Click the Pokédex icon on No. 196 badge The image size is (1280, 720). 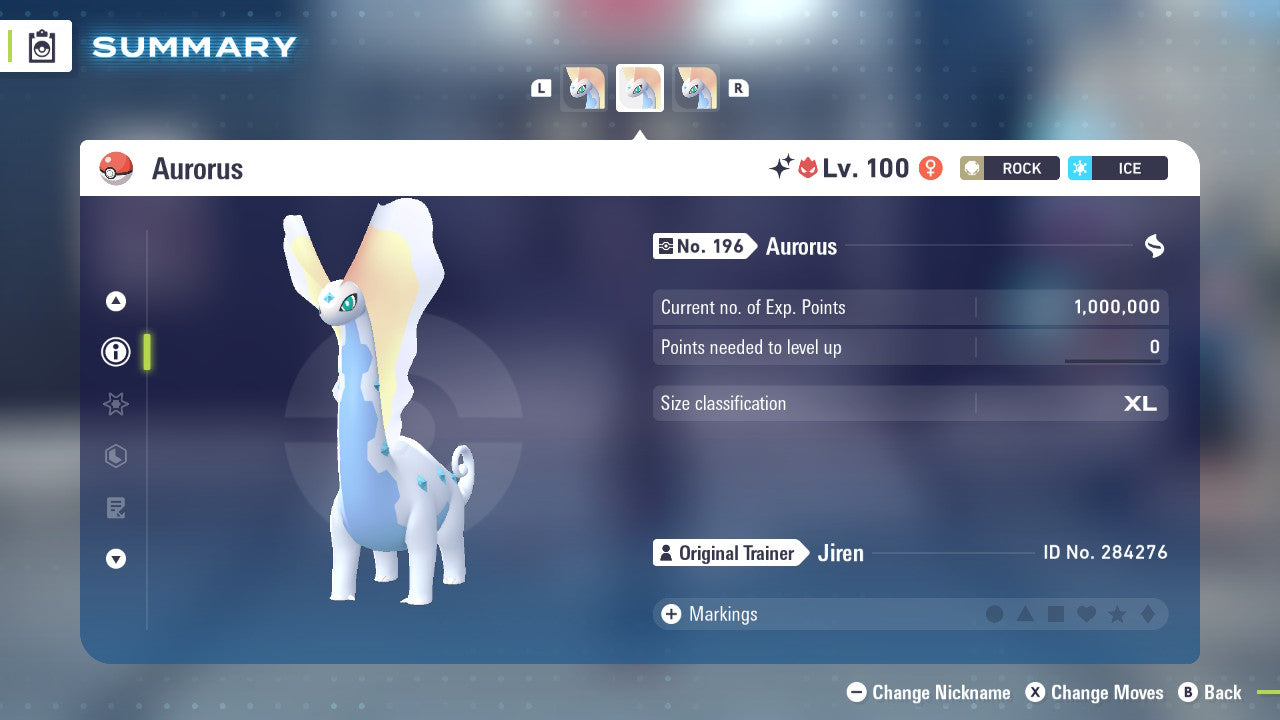coord(667,246)
